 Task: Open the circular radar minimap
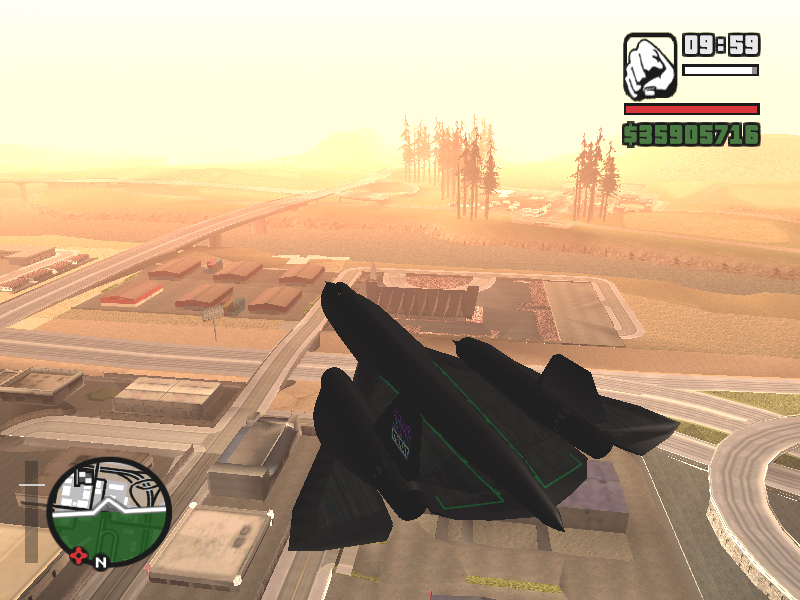click(x=109, y=512)
